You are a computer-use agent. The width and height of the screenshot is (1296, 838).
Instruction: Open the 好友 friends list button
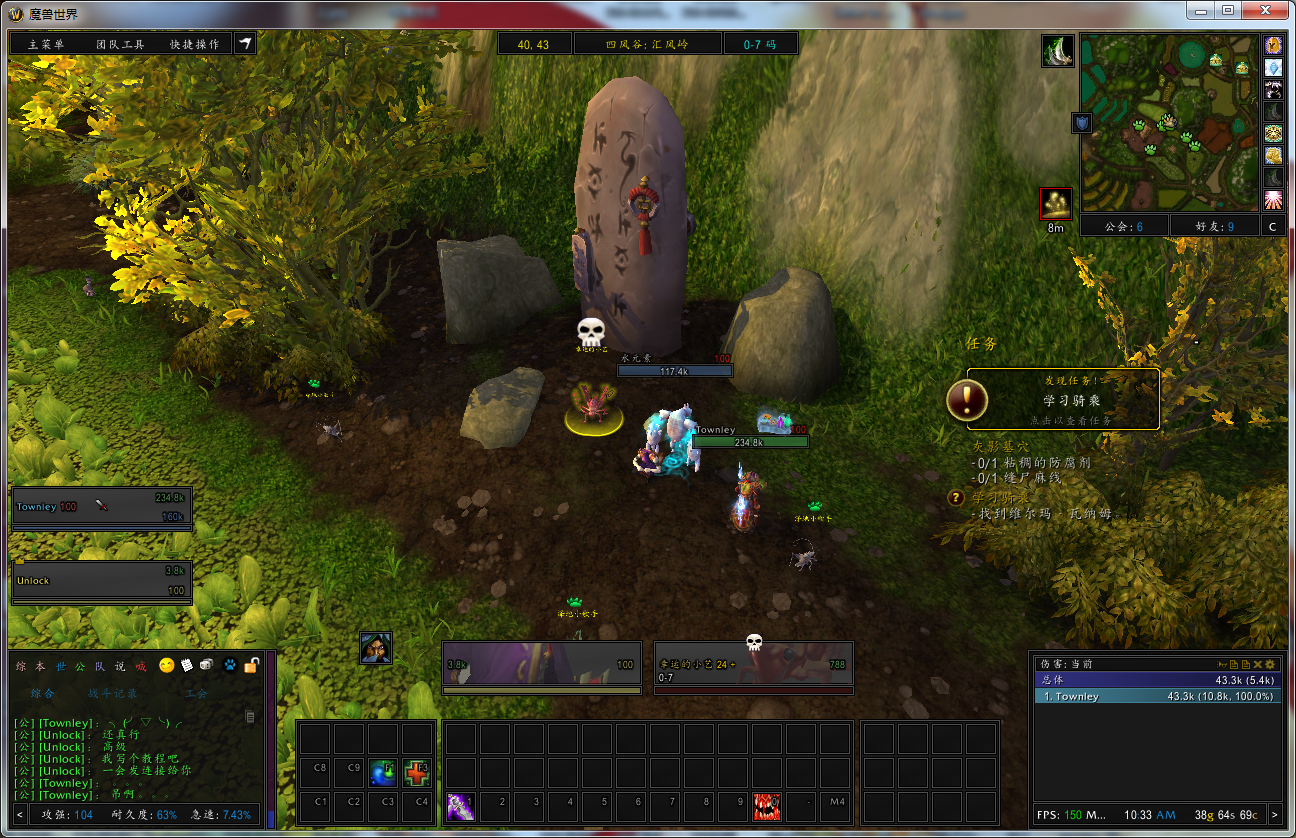[1215, 226]
